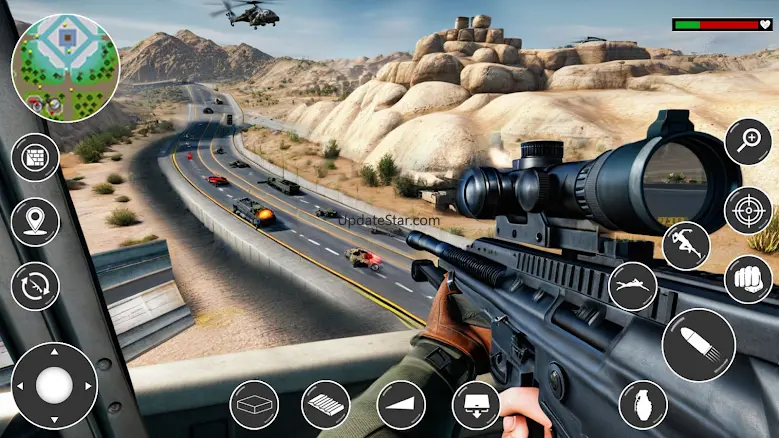This screenshot has height=438, width=779.
Task: Fire the weapon using the bullet button
Action: 698,345
